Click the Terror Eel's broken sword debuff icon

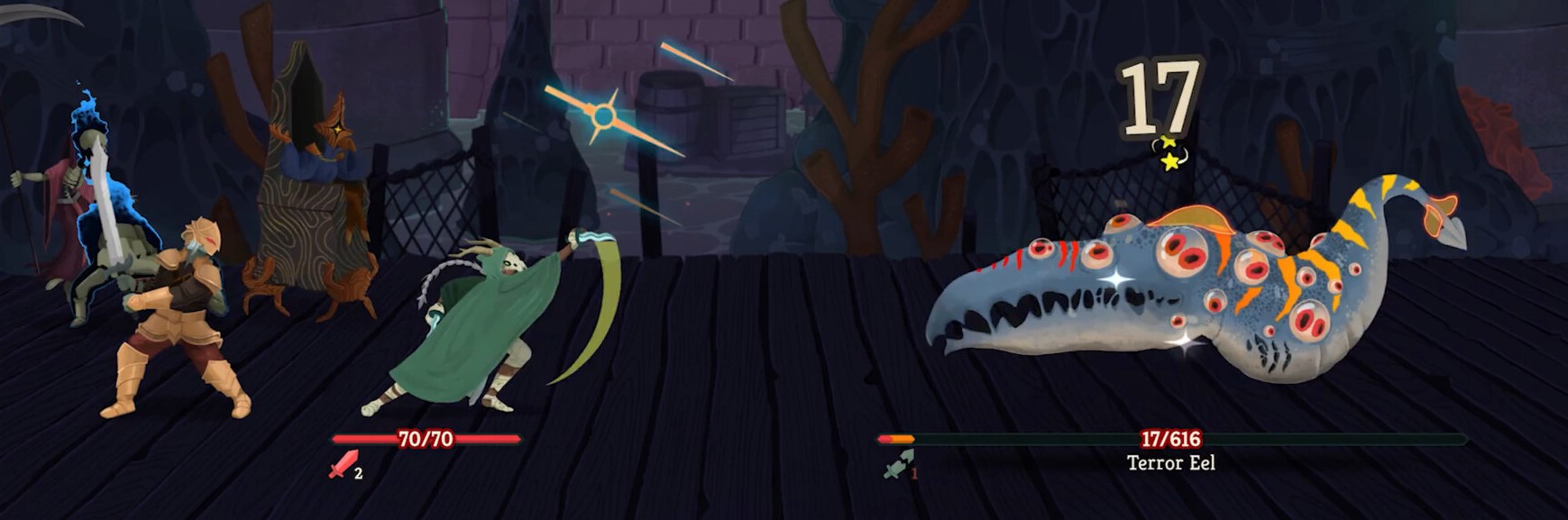tap(898, 464)
